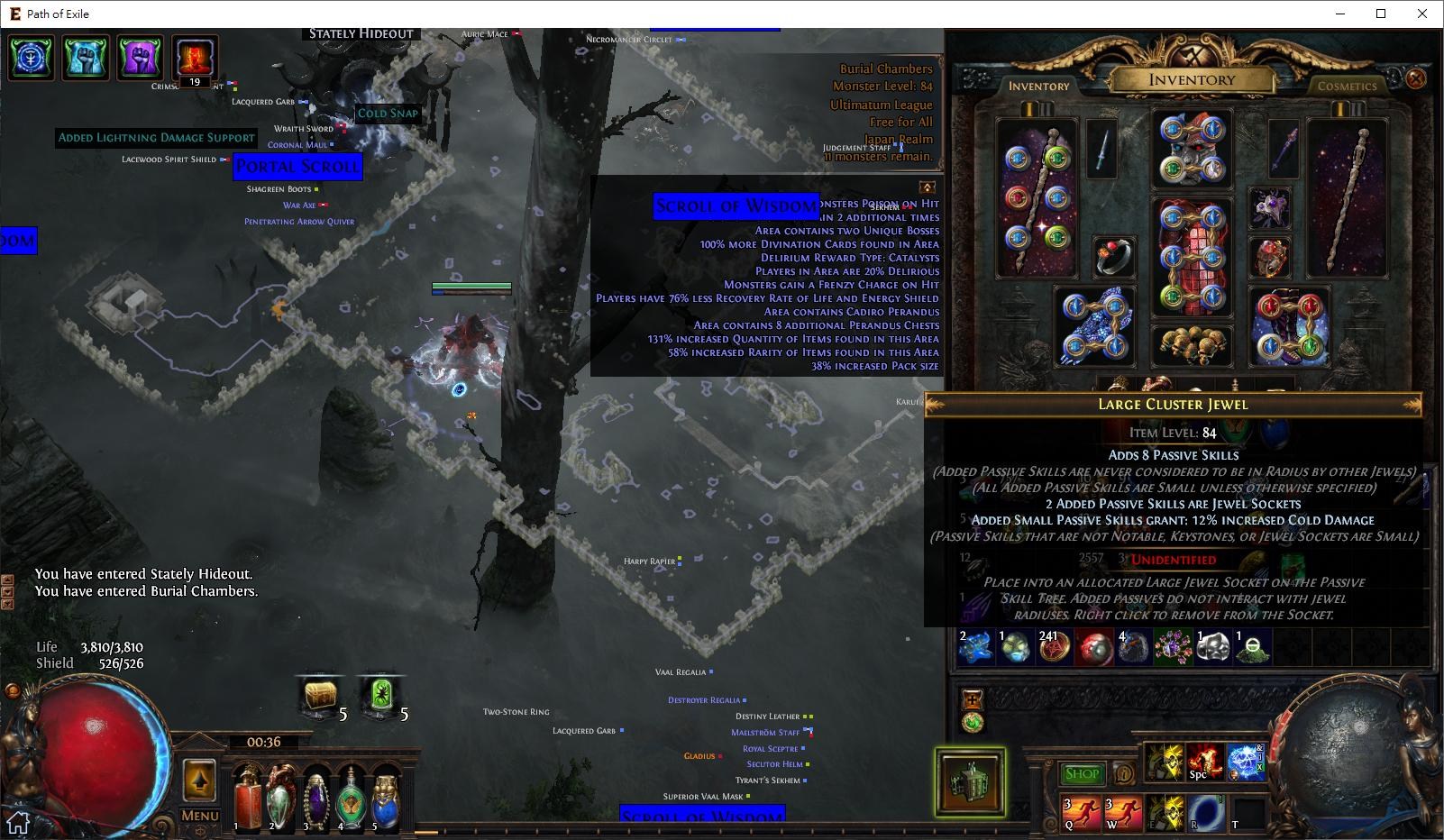Image resolution: width=1444 pixels, height=840 pixels.
Task: Click the fiery buff icon showing 19 stacks
Action: tap(194, 56)
